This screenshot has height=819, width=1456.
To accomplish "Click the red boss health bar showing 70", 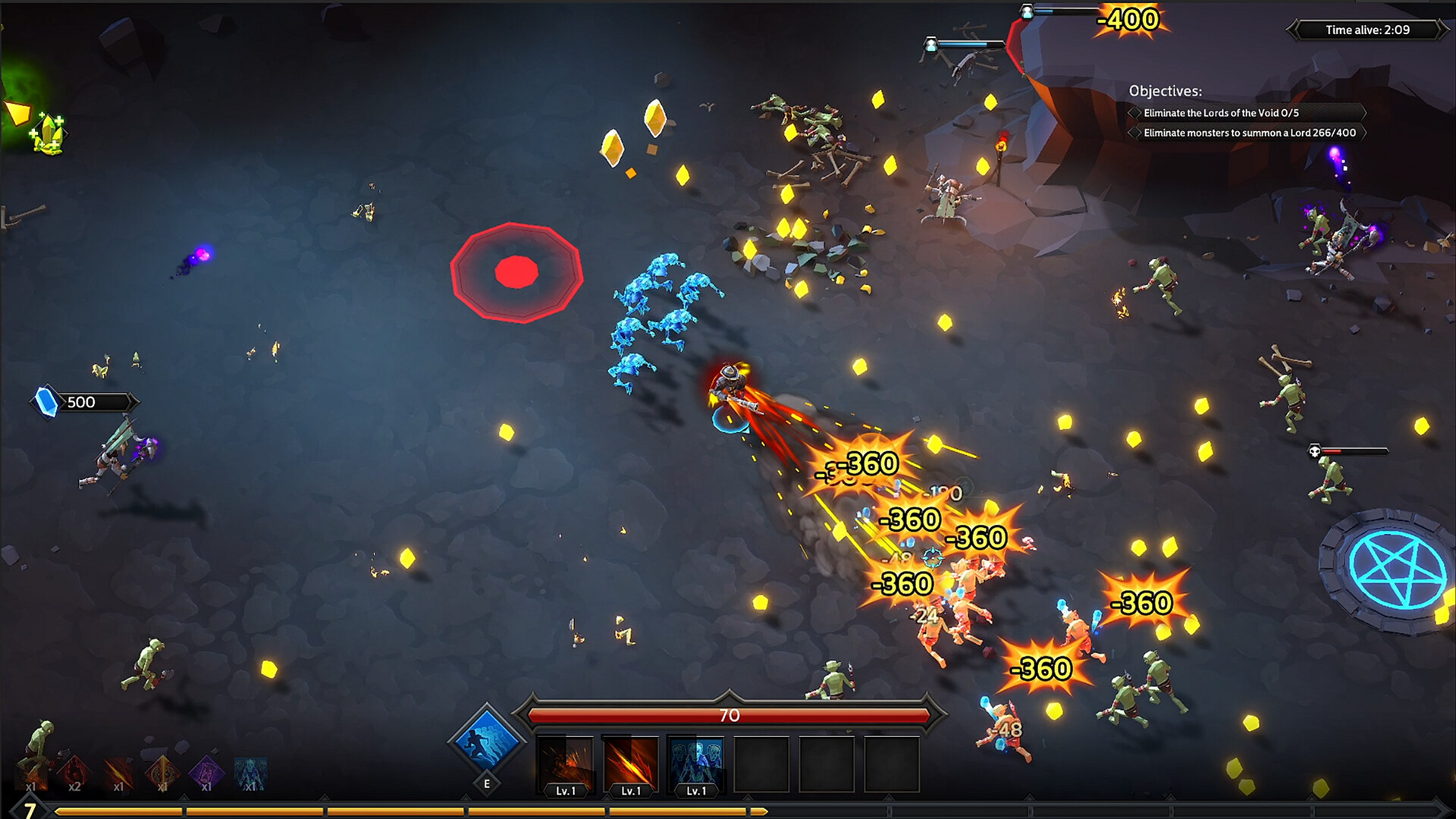I will coord(730,716).
